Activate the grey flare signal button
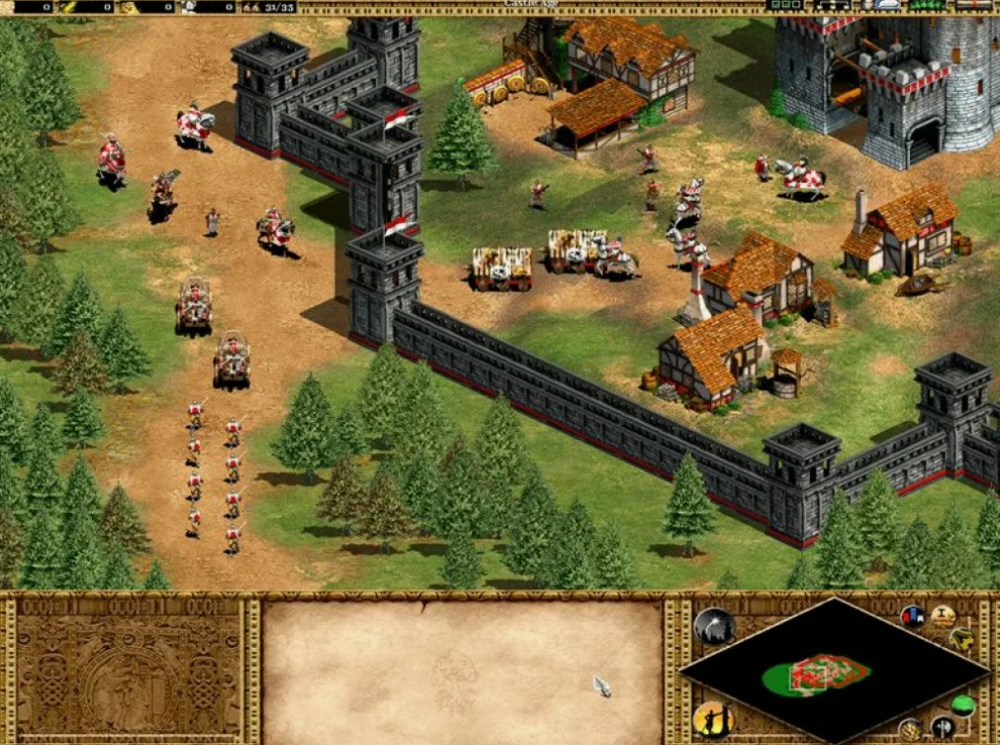The image size is (1000, 745). (x=714, y=626)
